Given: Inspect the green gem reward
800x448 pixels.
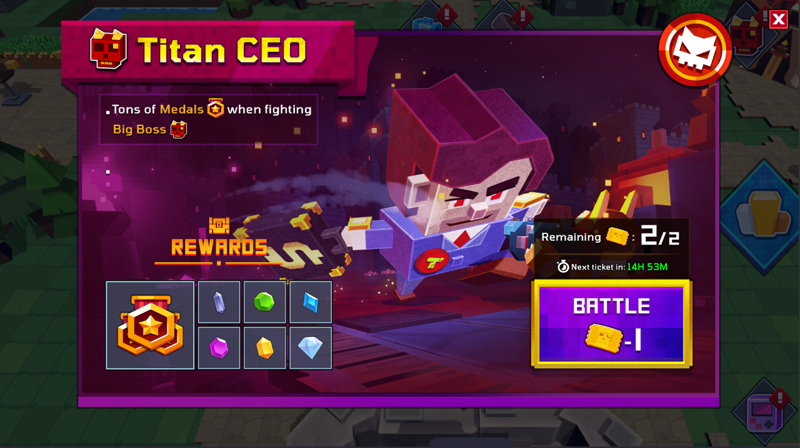Looking at the screenshot, I should point(265,302).
